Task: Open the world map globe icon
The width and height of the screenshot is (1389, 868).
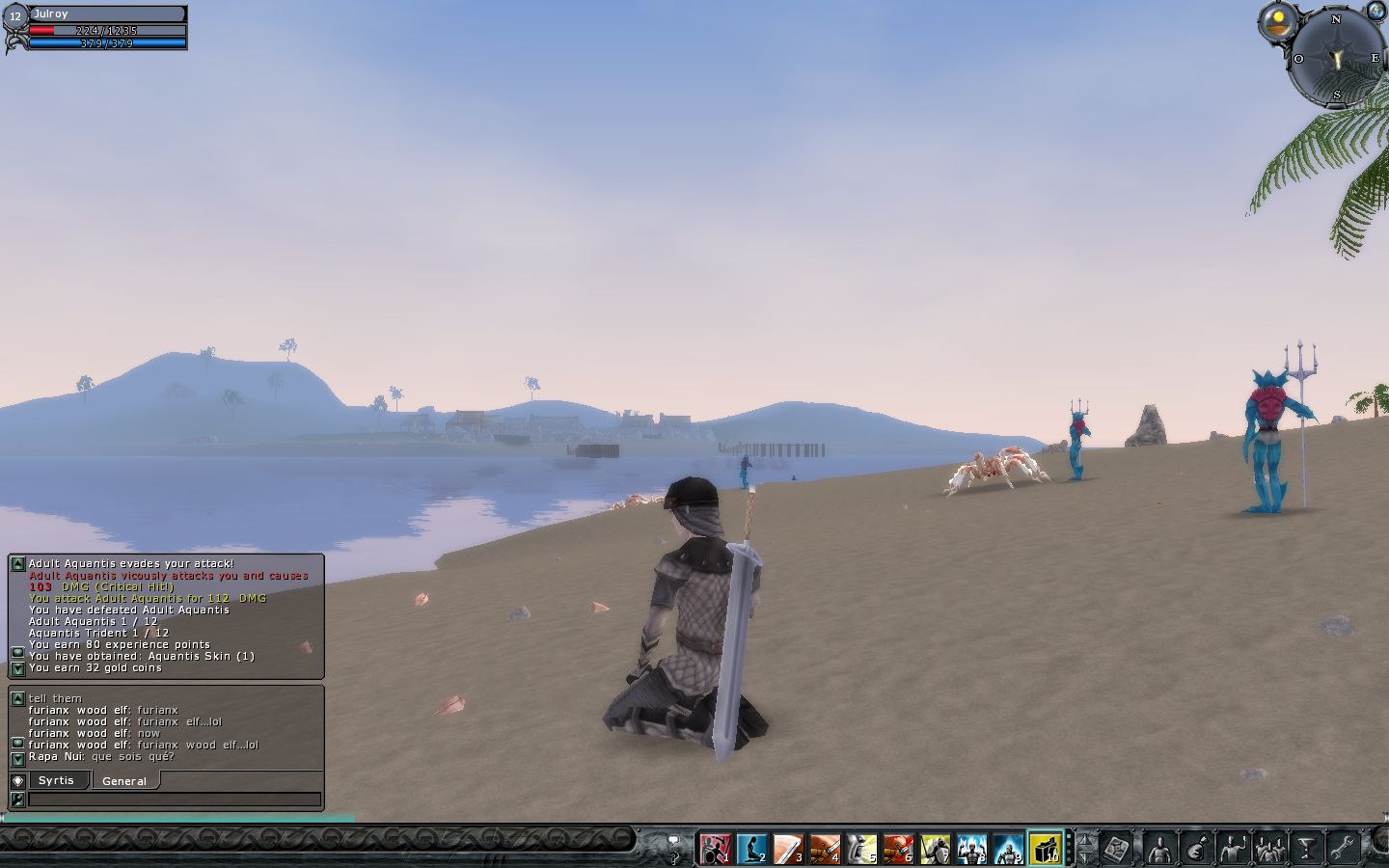Action: pyautogui.click(x=1375, y=11)
